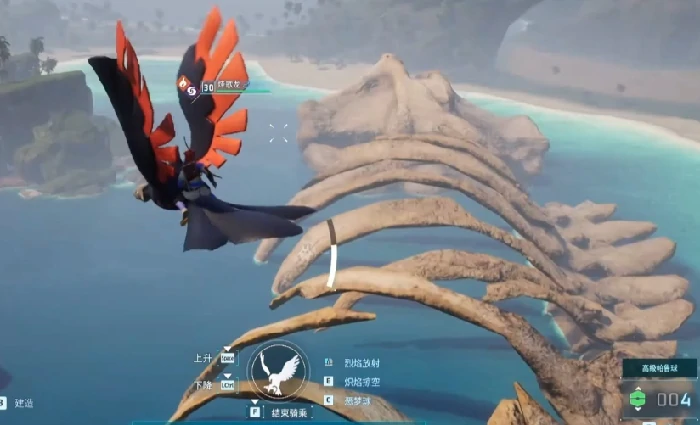This screenshot has height=425, width=700.
Task: Select the green Pal Sphere icon
Action: (x=637, y=399)
